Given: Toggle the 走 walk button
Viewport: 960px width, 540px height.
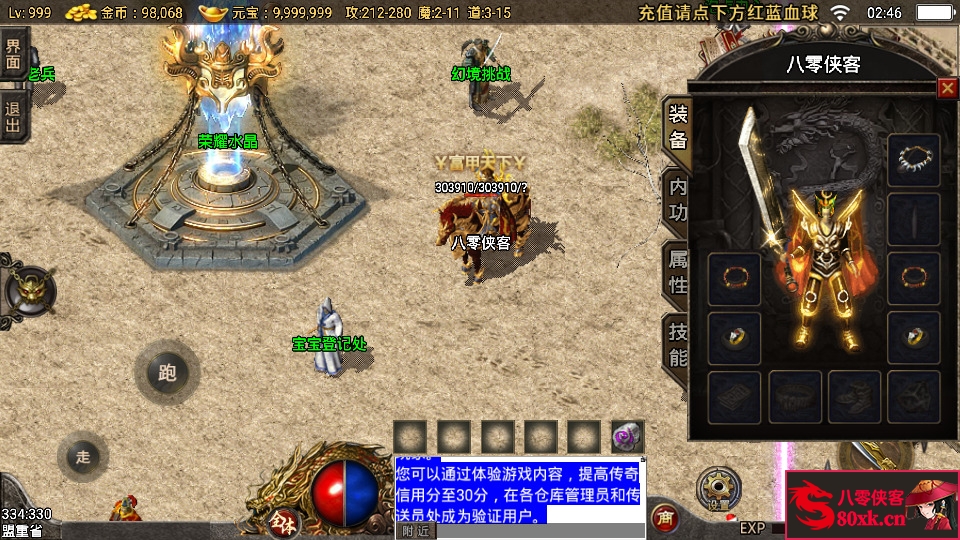Looking at the screenshot, I should (x=83, y=457).
